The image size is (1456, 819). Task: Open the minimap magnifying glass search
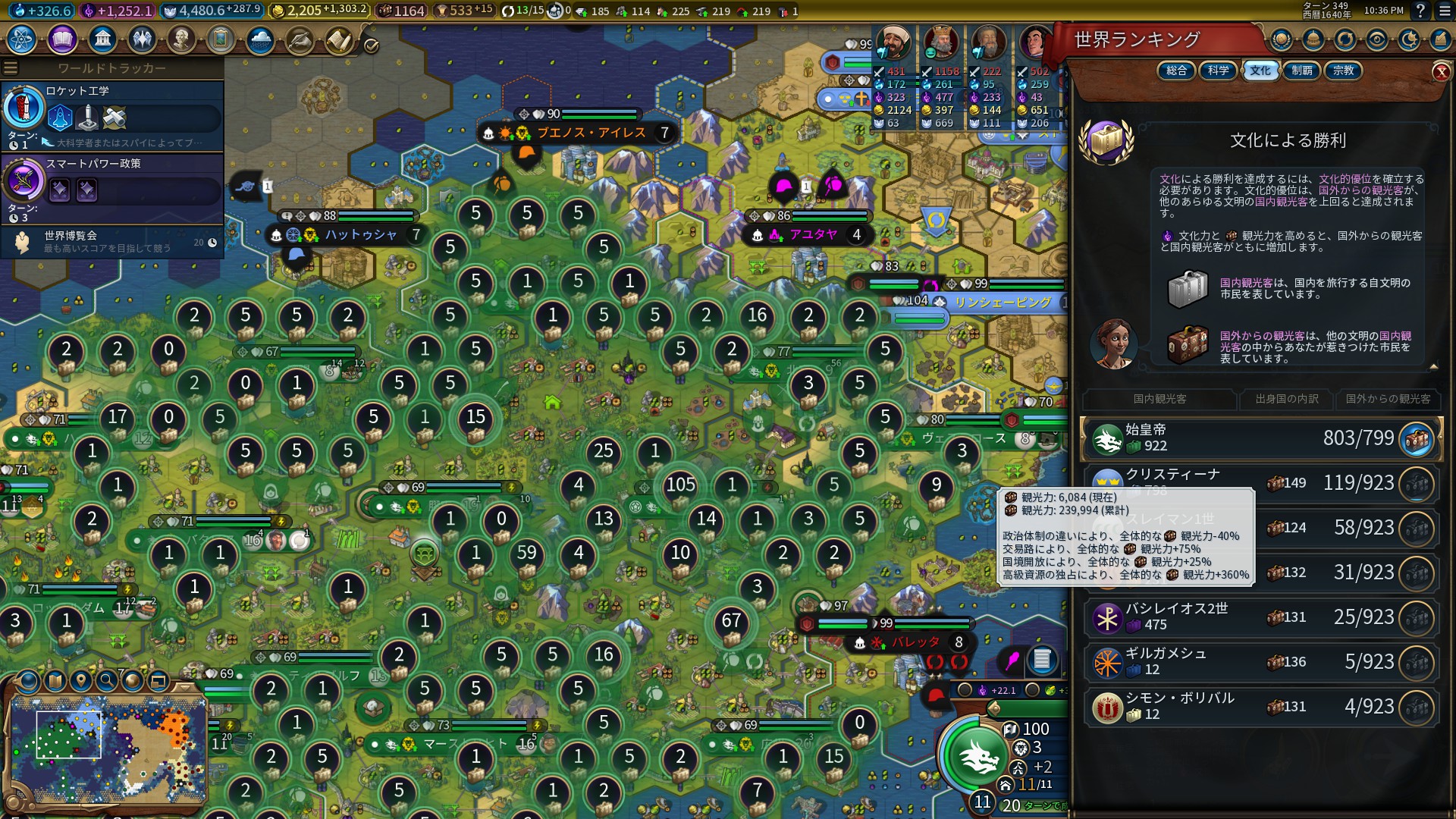(107, 680)
